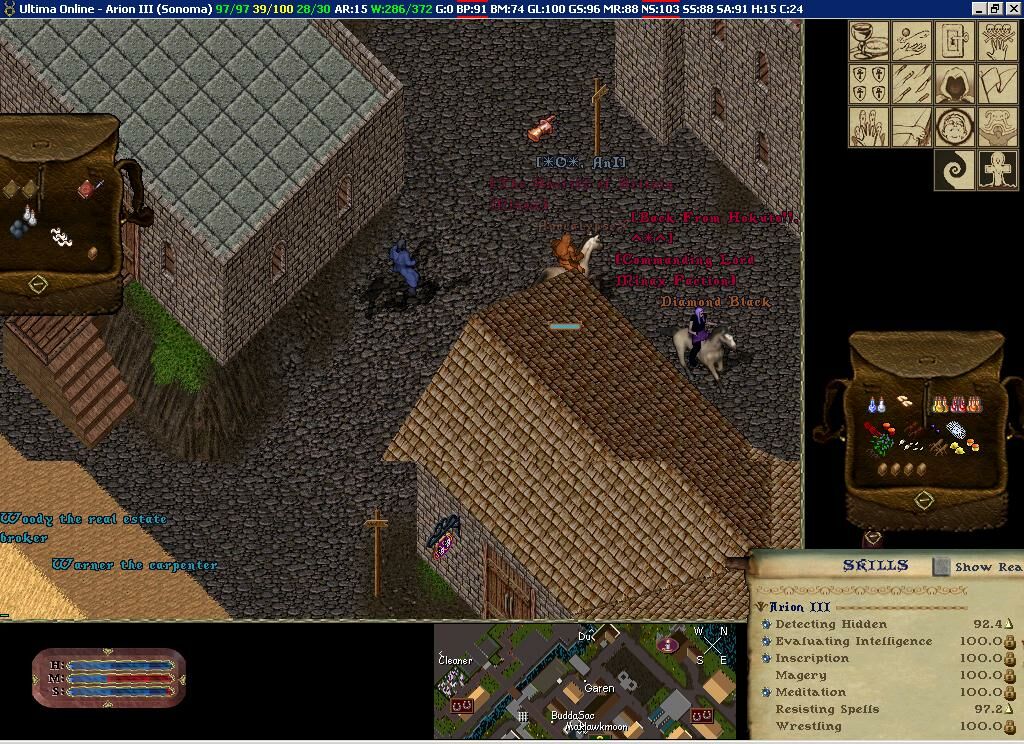Viewport: 1024px width, 744px height.
Task: Toggle the Show Real checkbox in Skills
Action: click(941, 567)
